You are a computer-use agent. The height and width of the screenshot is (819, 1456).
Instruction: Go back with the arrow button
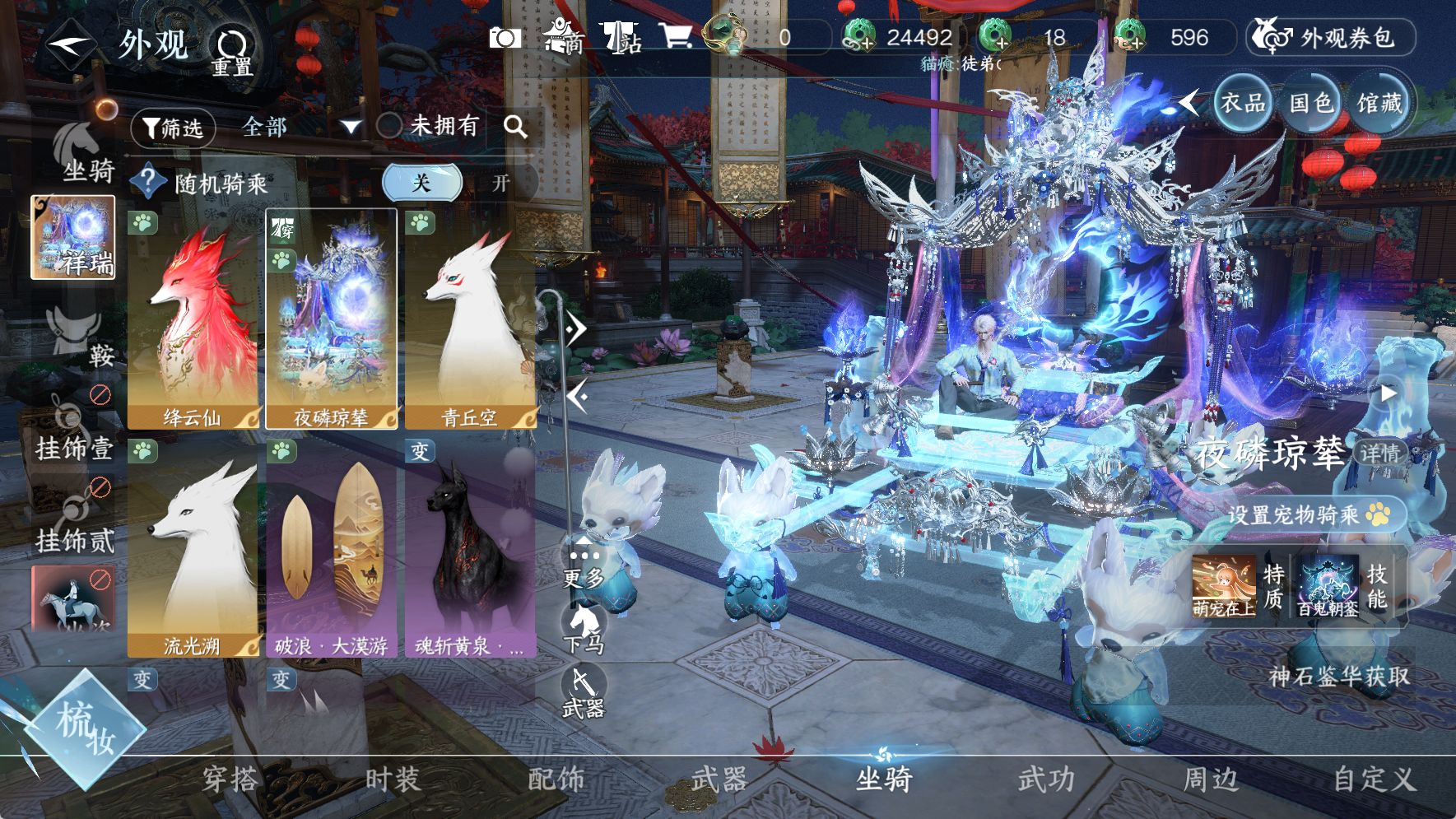coord(71,44)
